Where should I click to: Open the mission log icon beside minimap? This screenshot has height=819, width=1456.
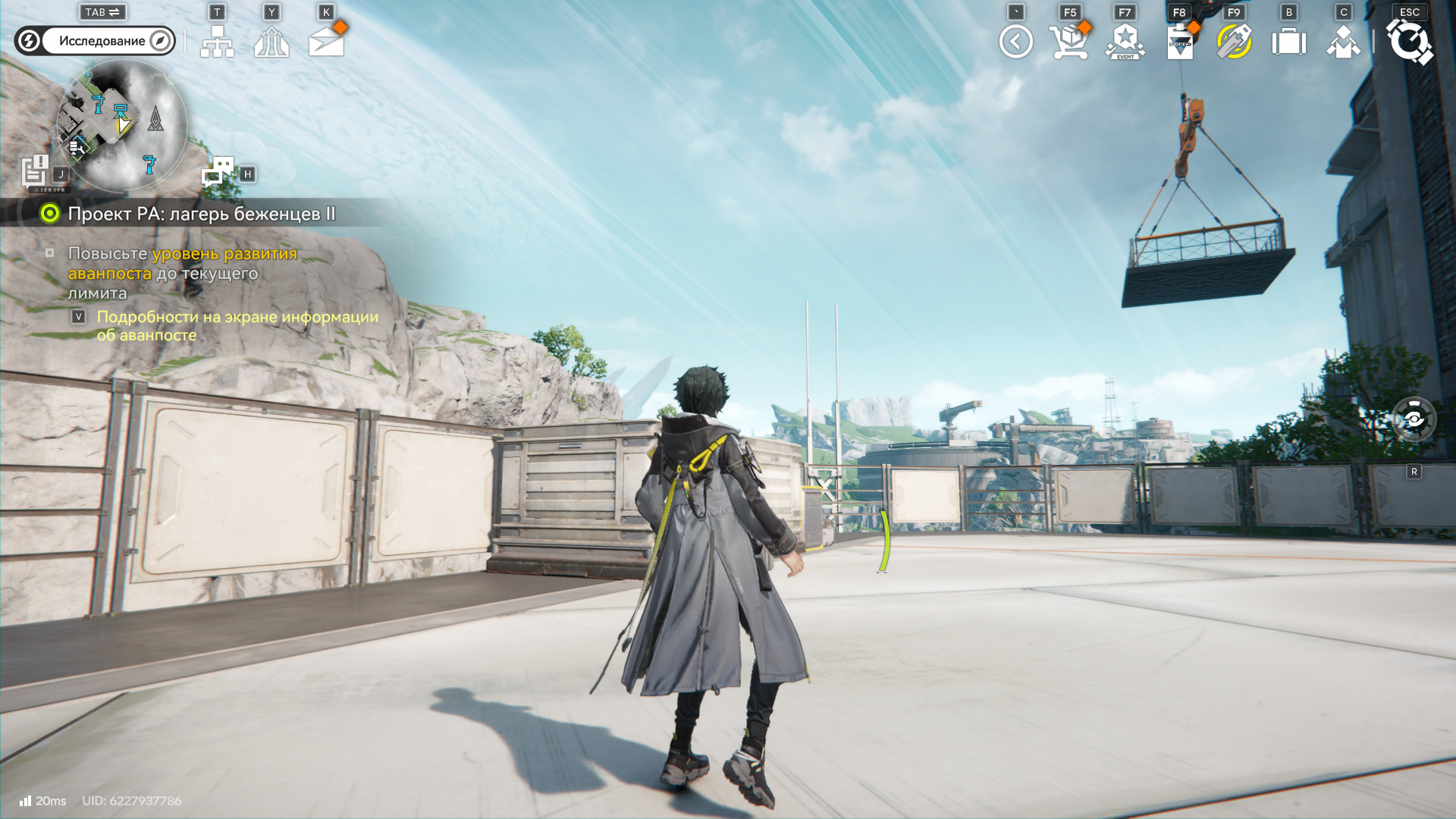pyautogui.click(x=35, y=171)
